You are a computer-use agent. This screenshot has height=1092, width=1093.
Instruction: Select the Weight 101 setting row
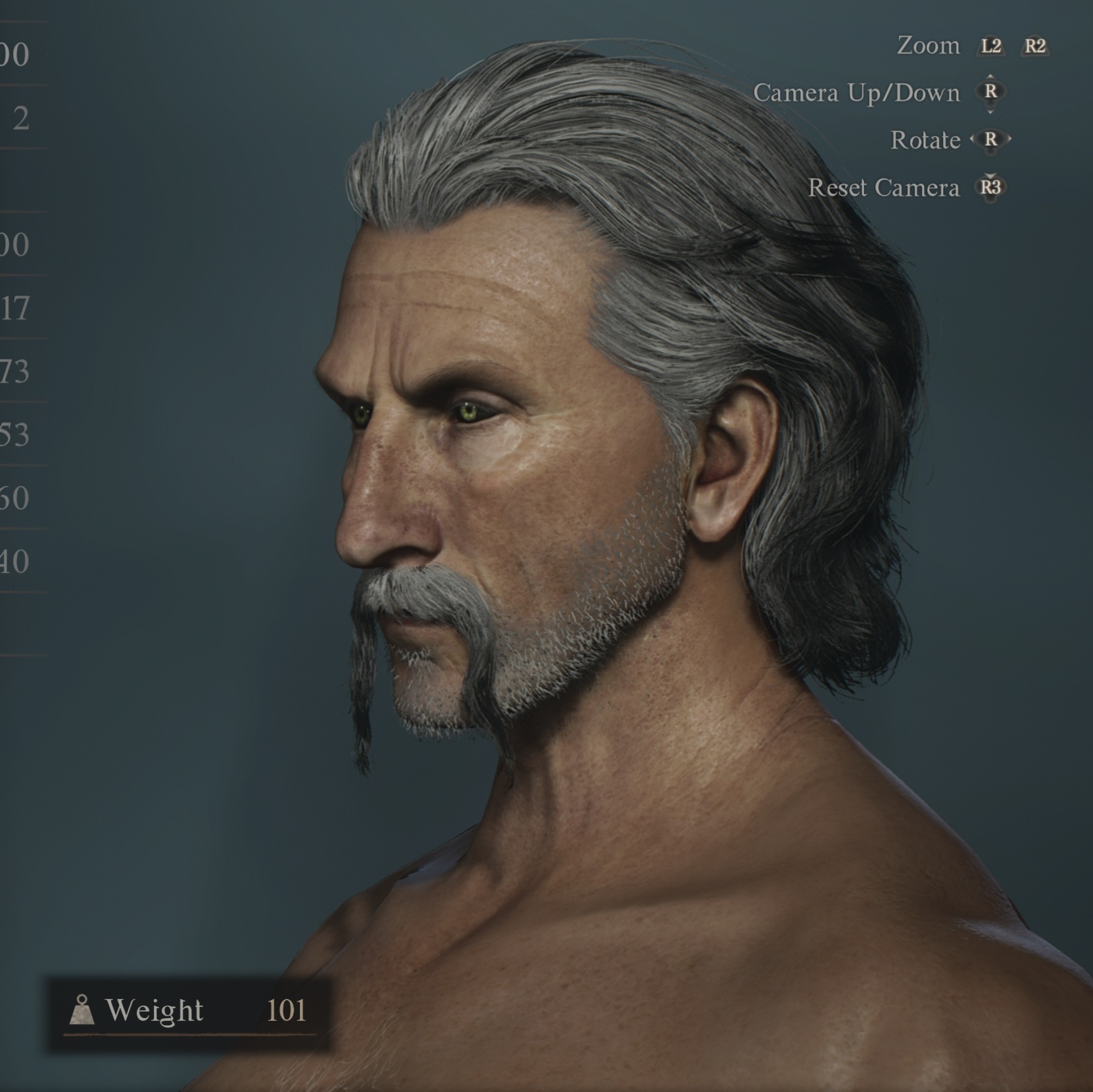(x=188, y=1011)
